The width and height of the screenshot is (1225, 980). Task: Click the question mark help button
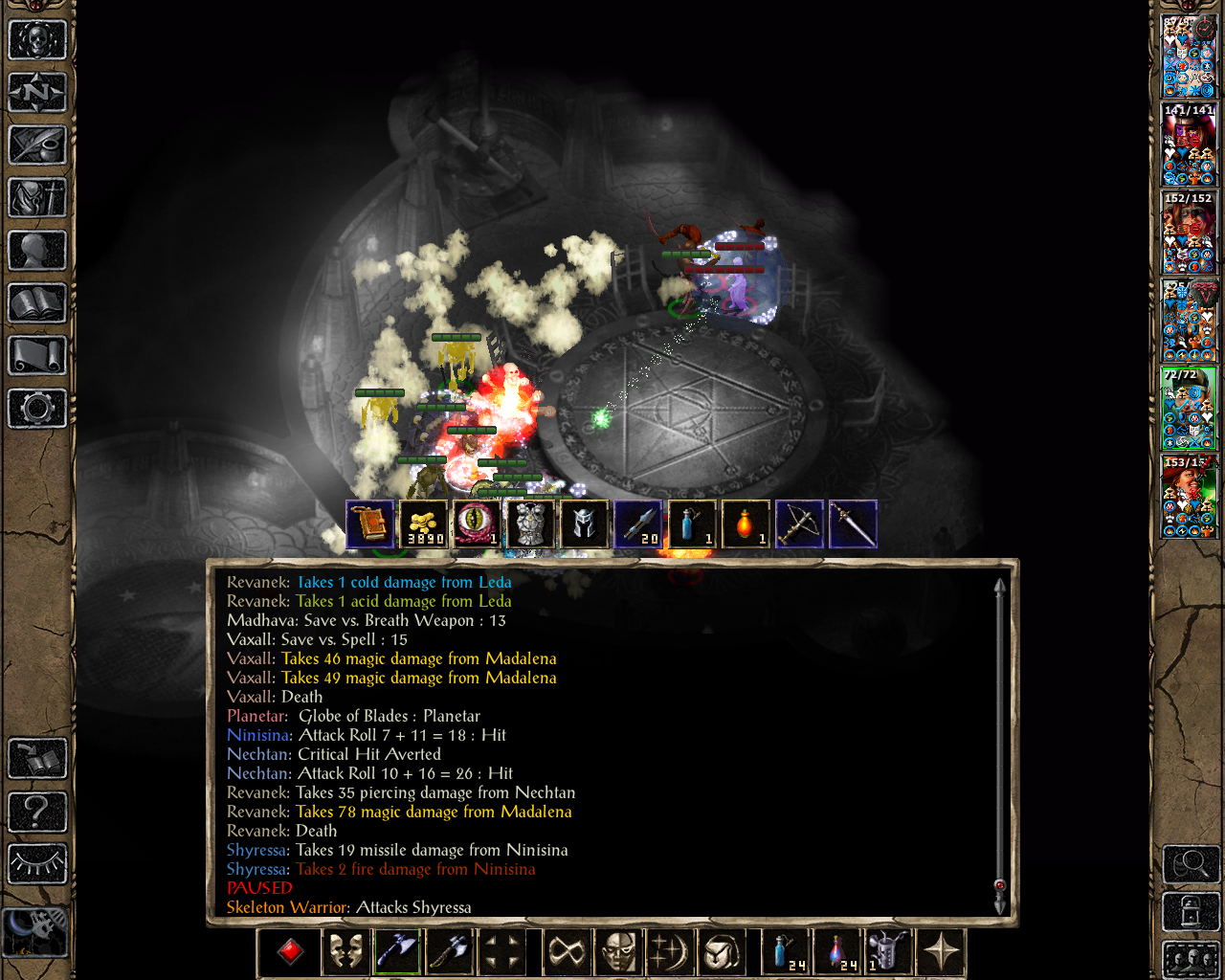[x=36, y=812]
